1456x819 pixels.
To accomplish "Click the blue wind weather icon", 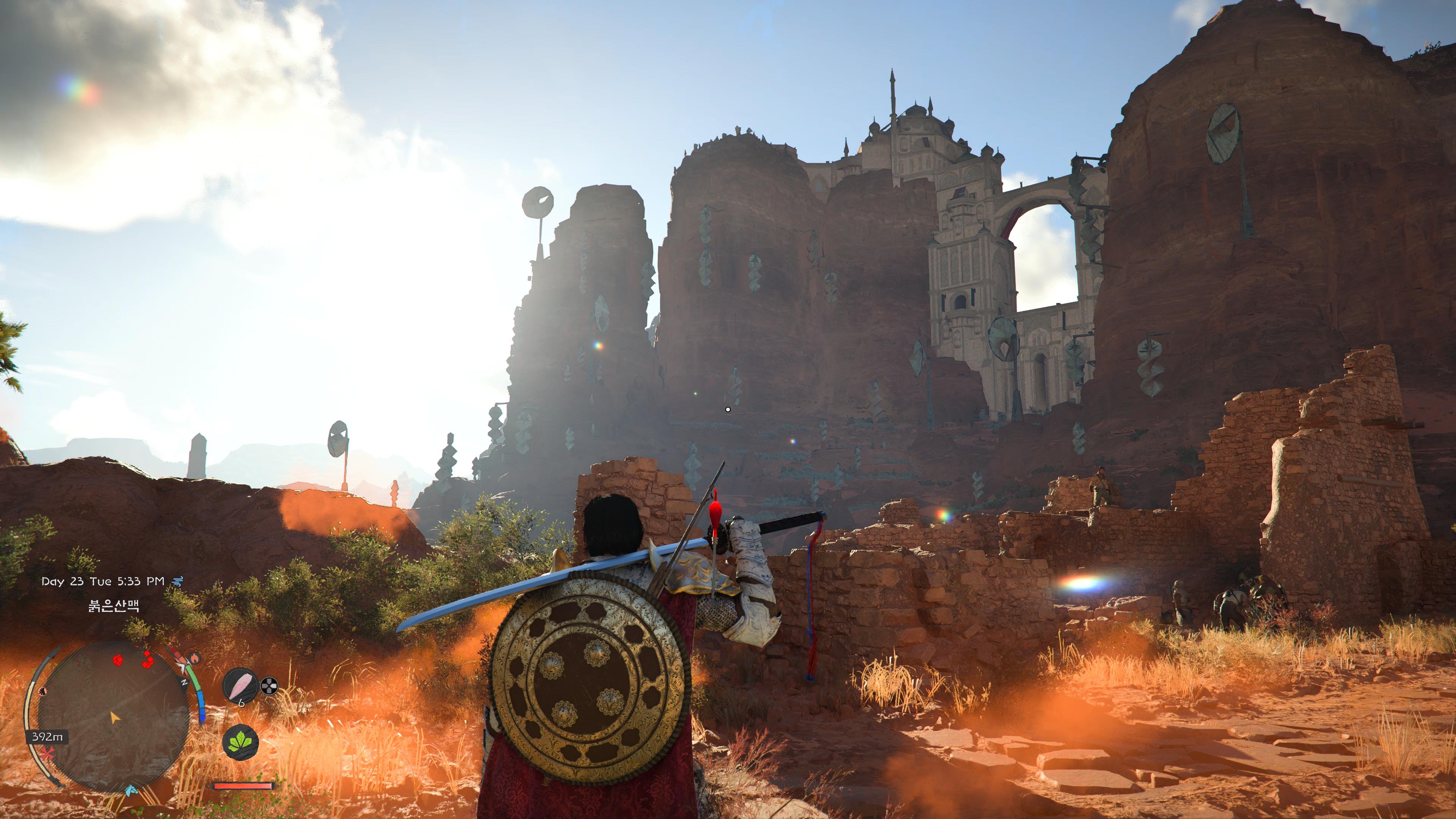I will [178, 581].
